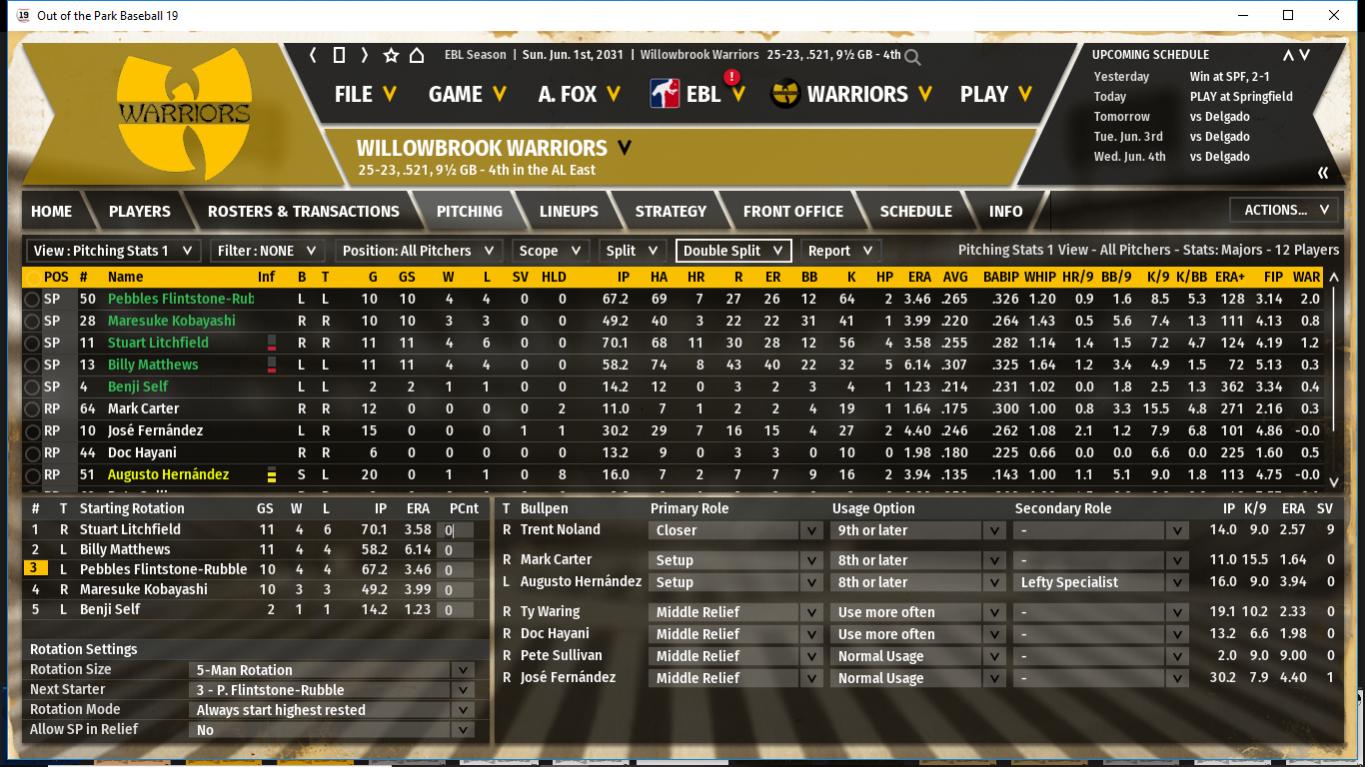This screenshot has width=1365, height=767.
Task: Switch to the LINEUPS tab
Action: (x=568, y=211)
